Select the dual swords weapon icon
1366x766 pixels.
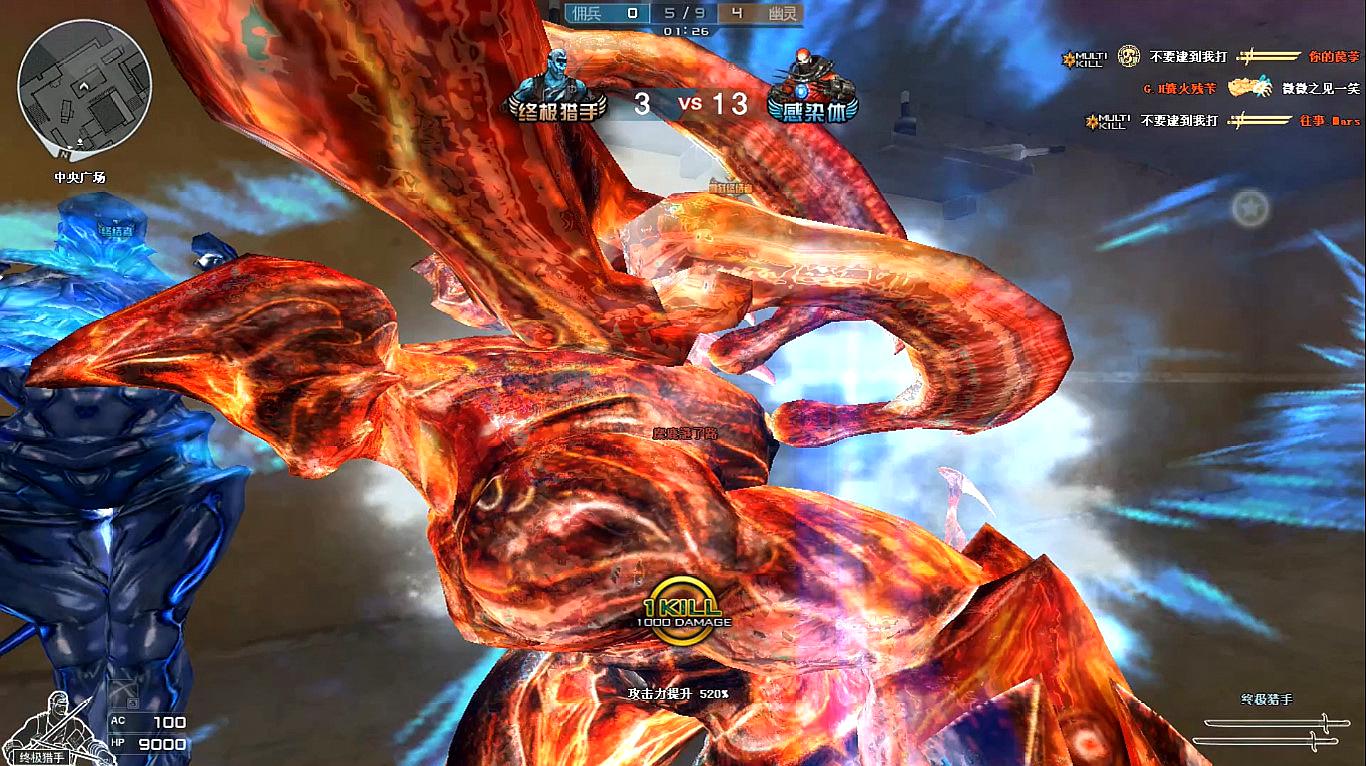tap(1267, 731)
